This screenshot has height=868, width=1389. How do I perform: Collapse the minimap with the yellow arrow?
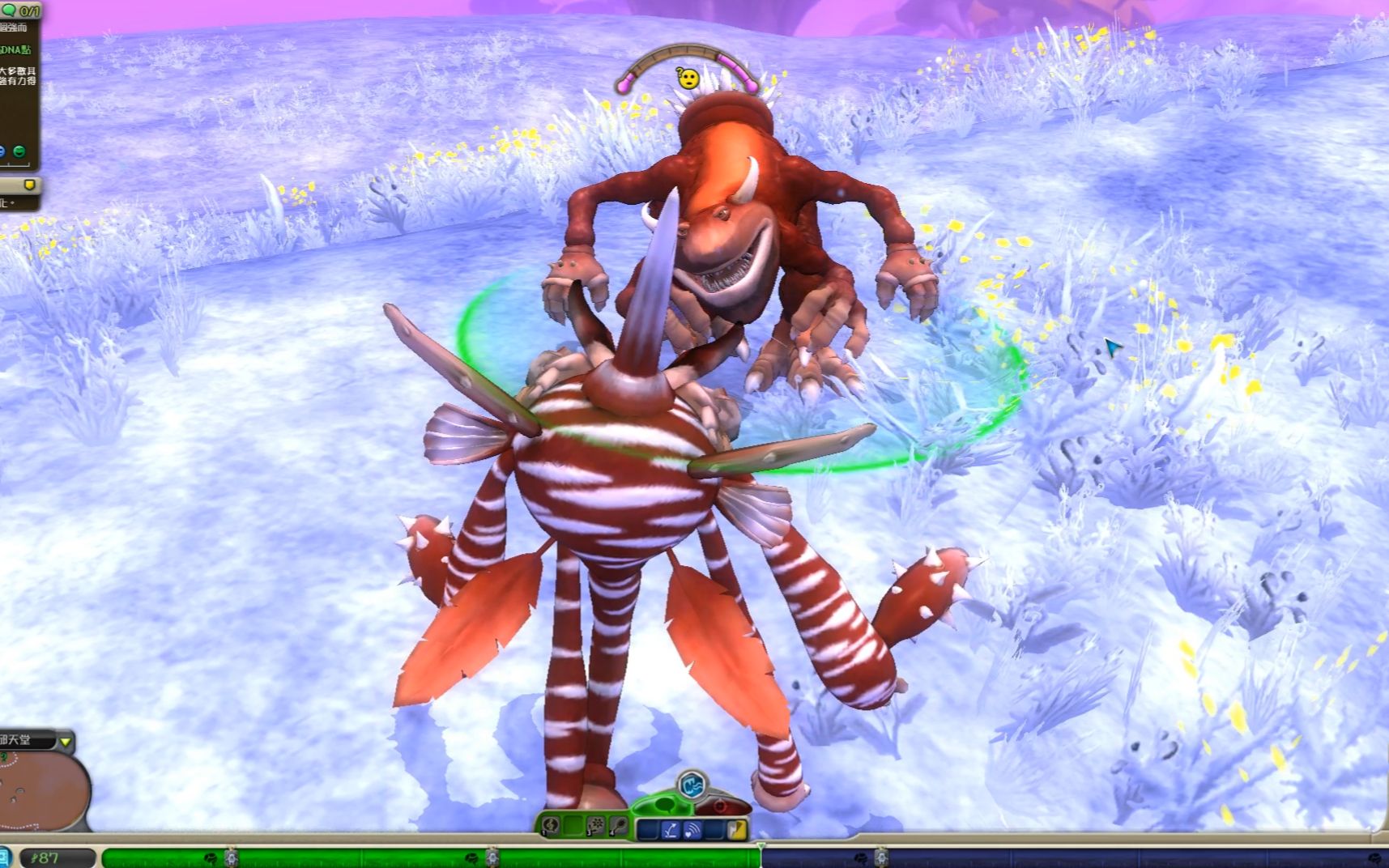pyautogui.click(x=66, y=742)
